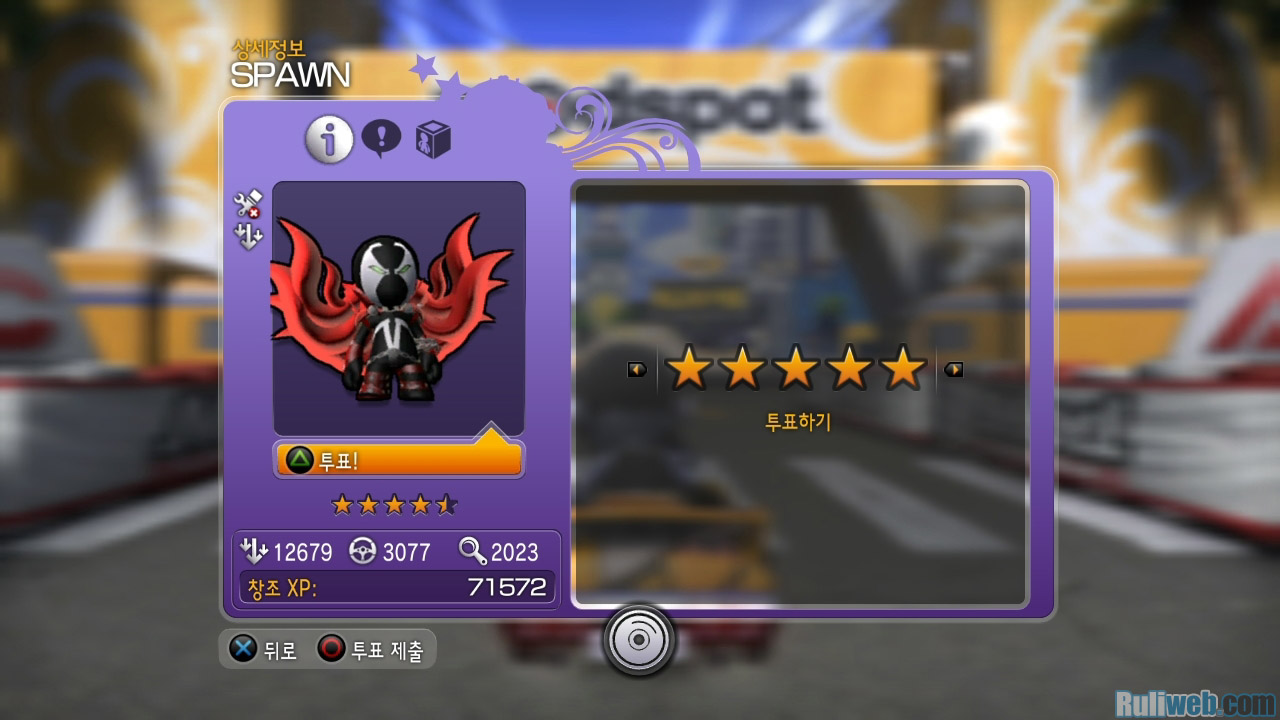
Task: Choose the five-star rating row
Action: (x=796, y=369)
